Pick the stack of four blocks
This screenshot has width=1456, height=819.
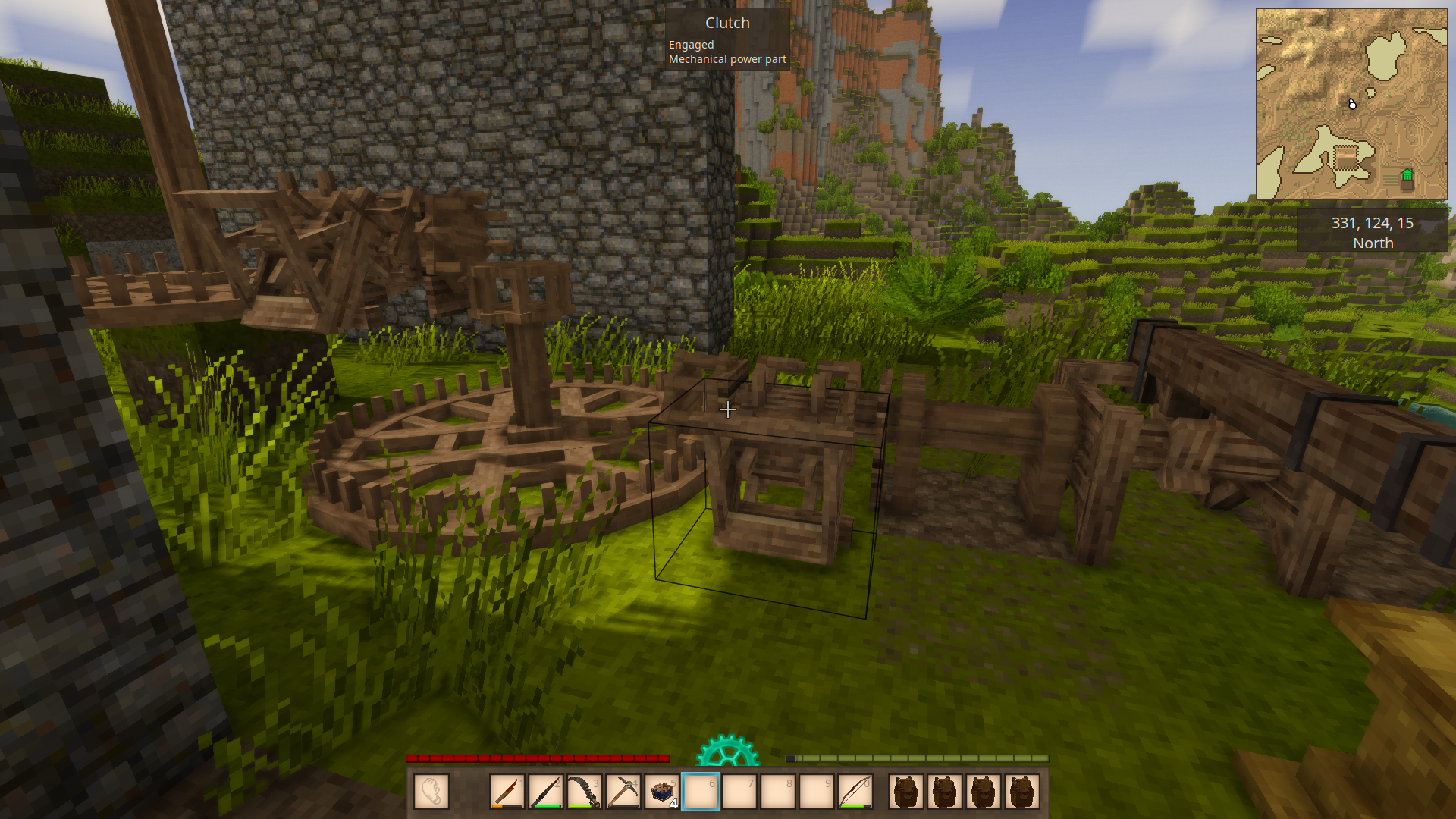pos(662,792)
